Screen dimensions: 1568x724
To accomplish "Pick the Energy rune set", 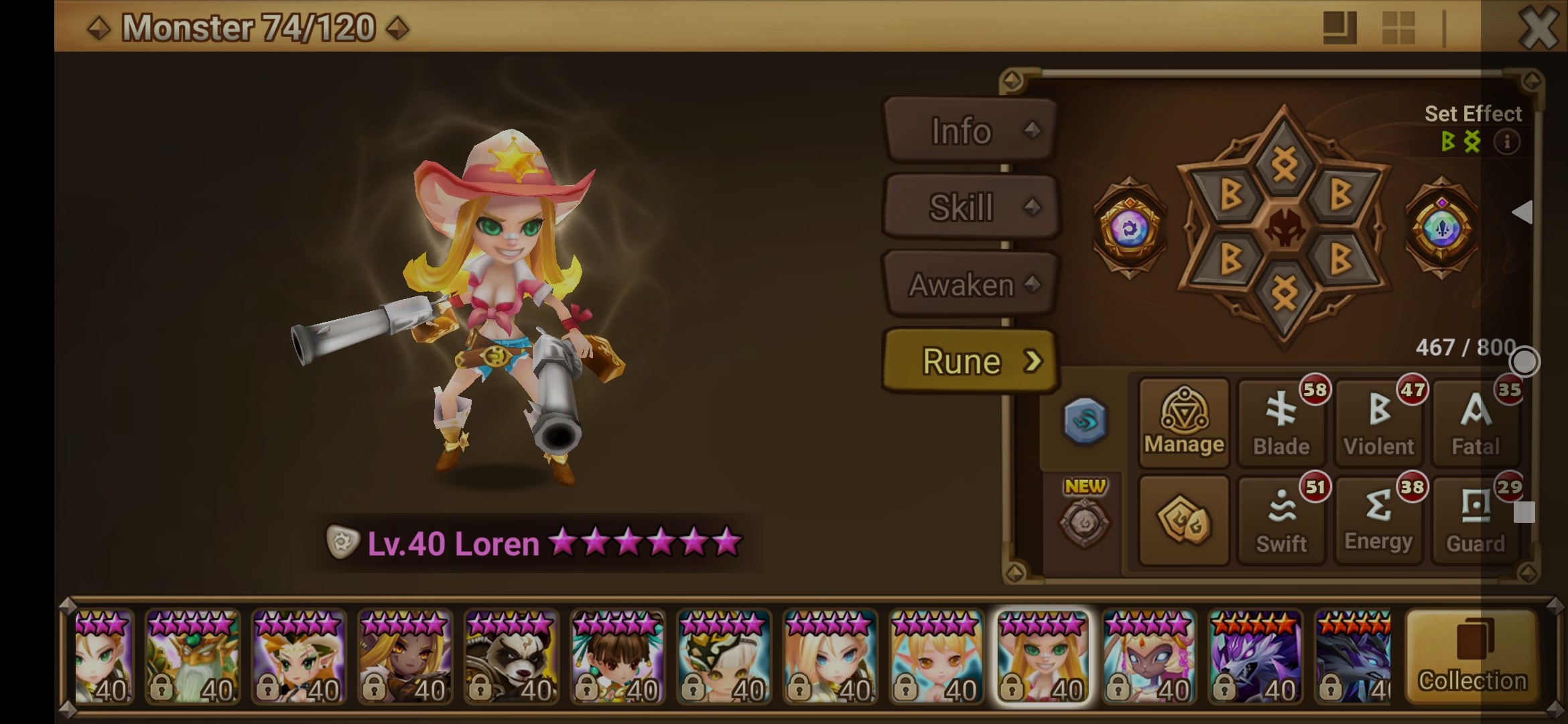I will 1378,521.
